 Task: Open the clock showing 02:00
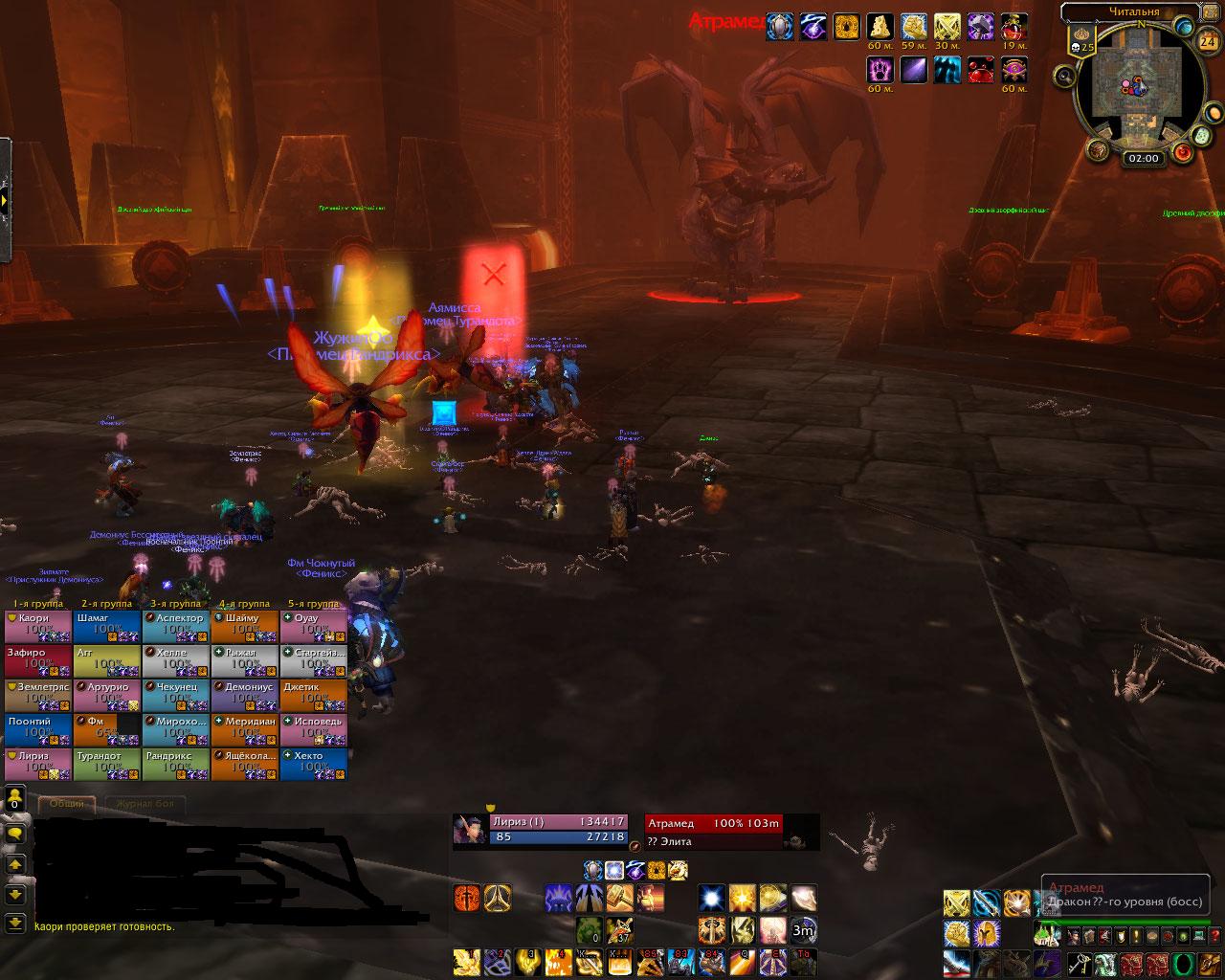tap(1143, 159)
